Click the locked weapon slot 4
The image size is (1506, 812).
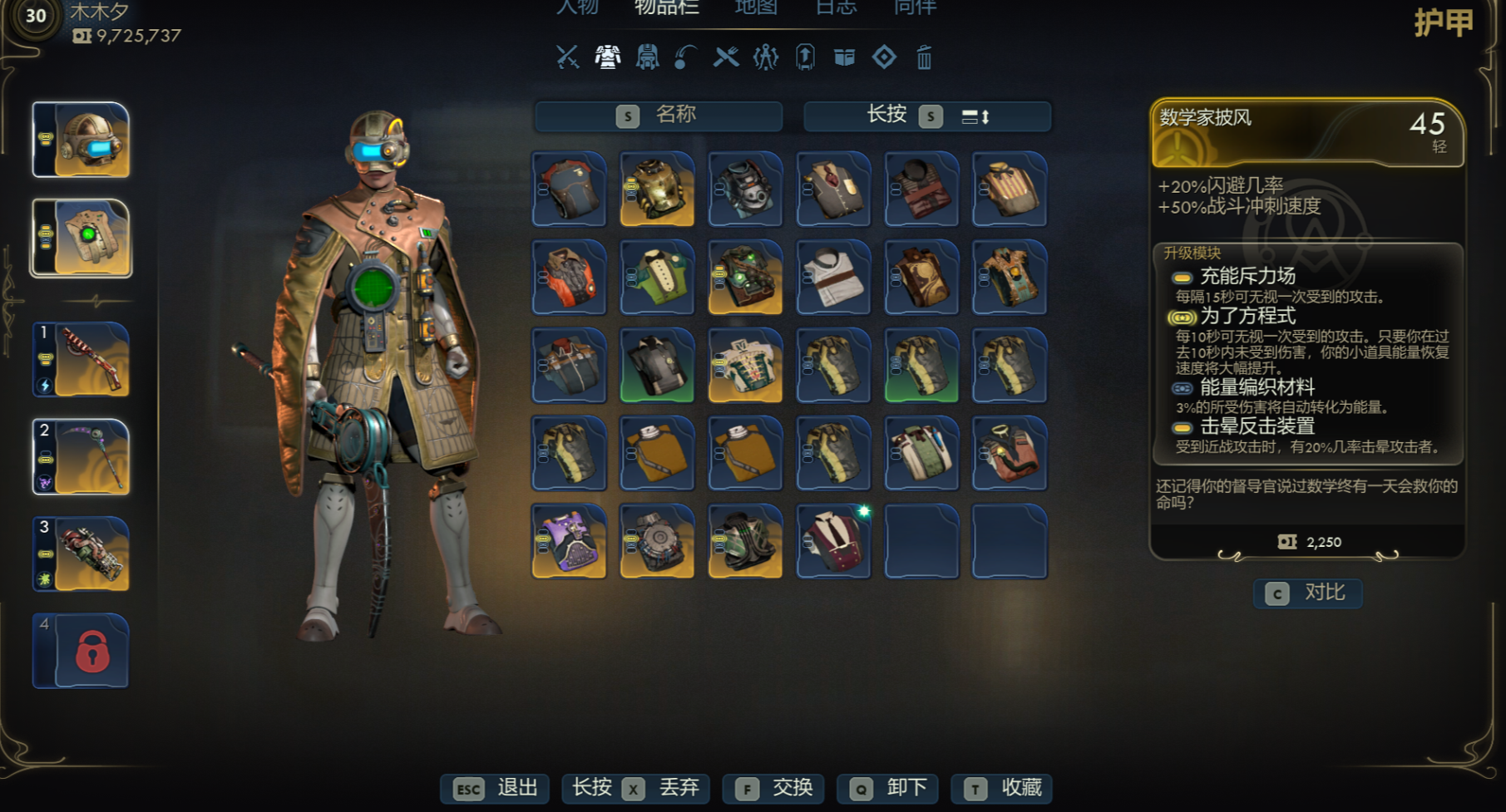coord(81,651)
